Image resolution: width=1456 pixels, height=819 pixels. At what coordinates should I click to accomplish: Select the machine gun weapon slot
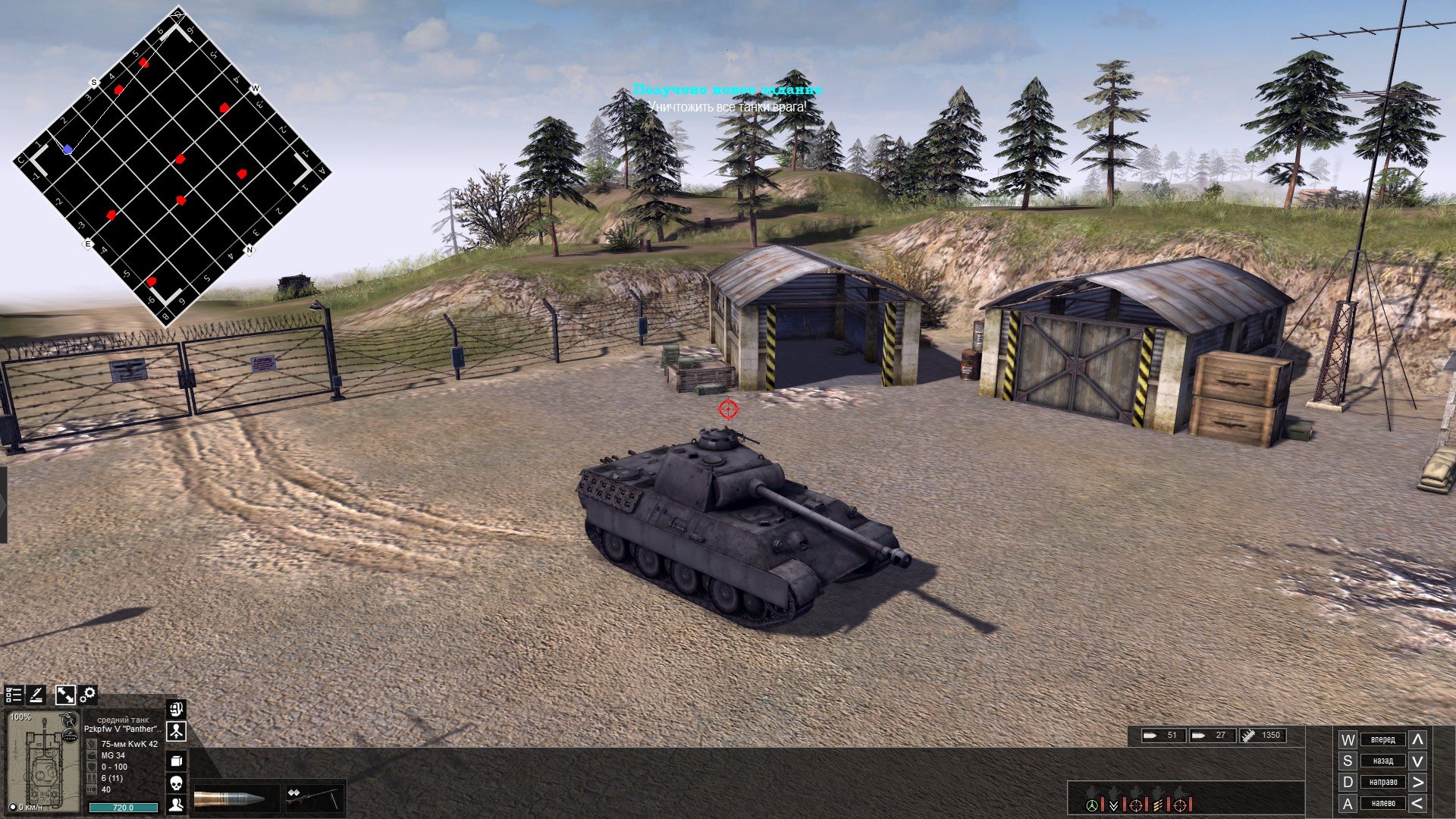pyautogui.click(x=312, y=799)
